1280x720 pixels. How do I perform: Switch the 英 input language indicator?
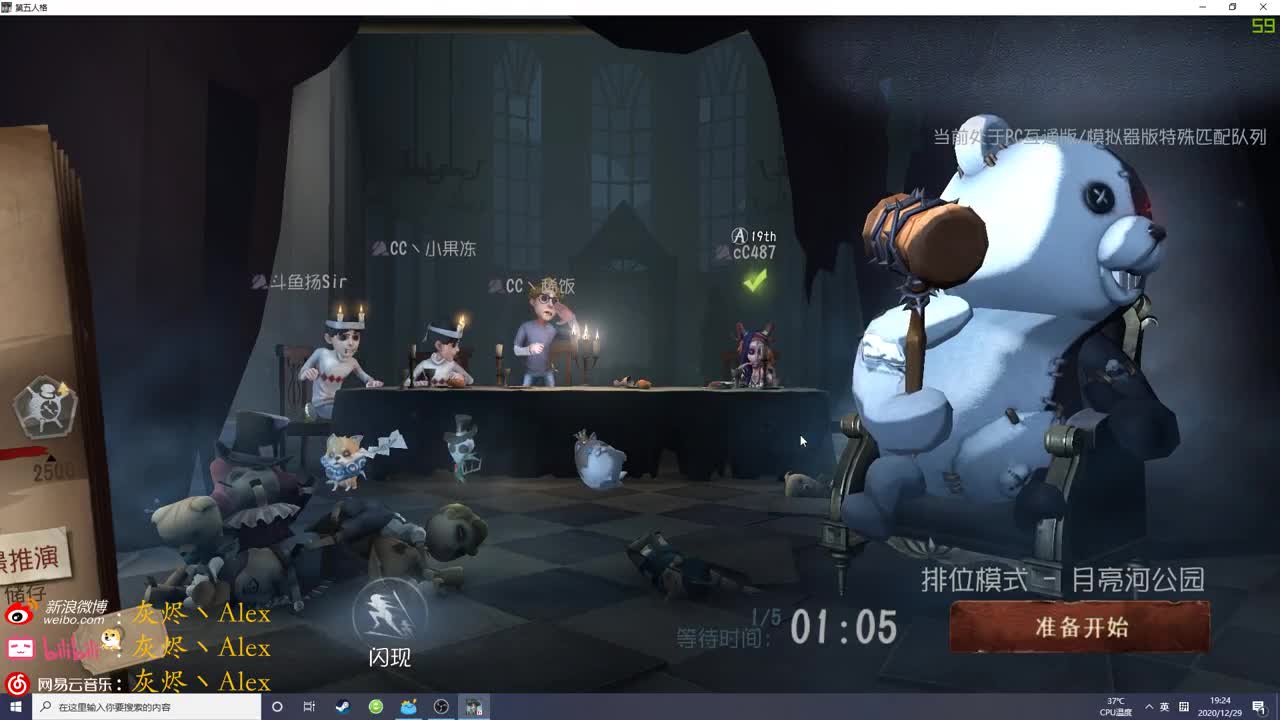(x=1166, y=707)
